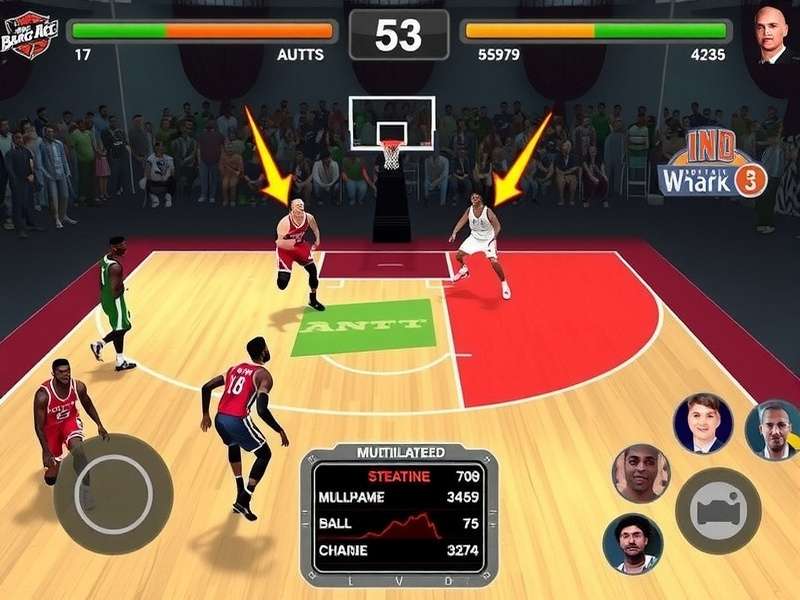Pick the bearded player portrait at the right edge
The image size is (800, 600).
tap(773, 429)
